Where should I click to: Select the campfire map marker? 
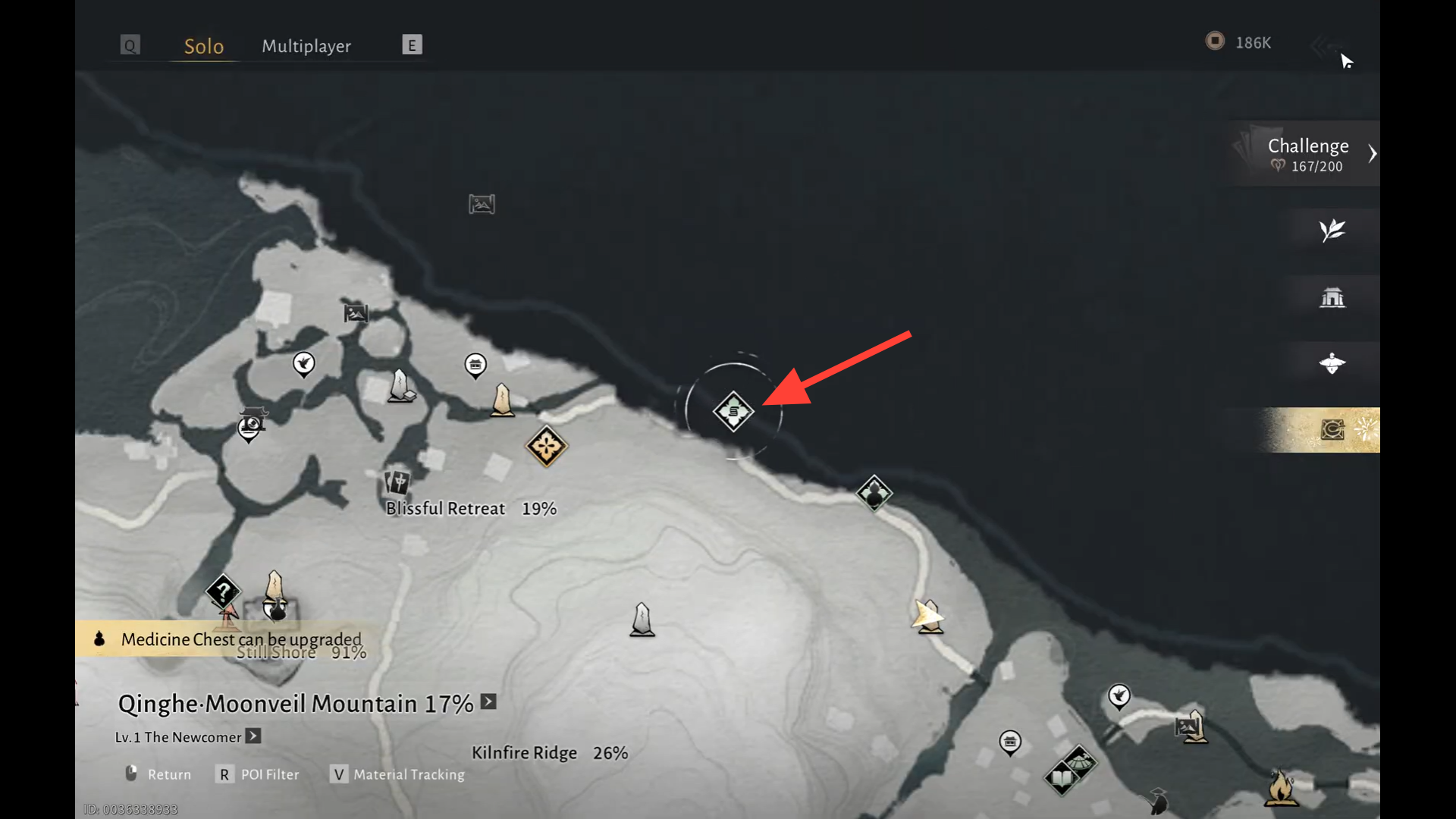[x=1281, y=787]
